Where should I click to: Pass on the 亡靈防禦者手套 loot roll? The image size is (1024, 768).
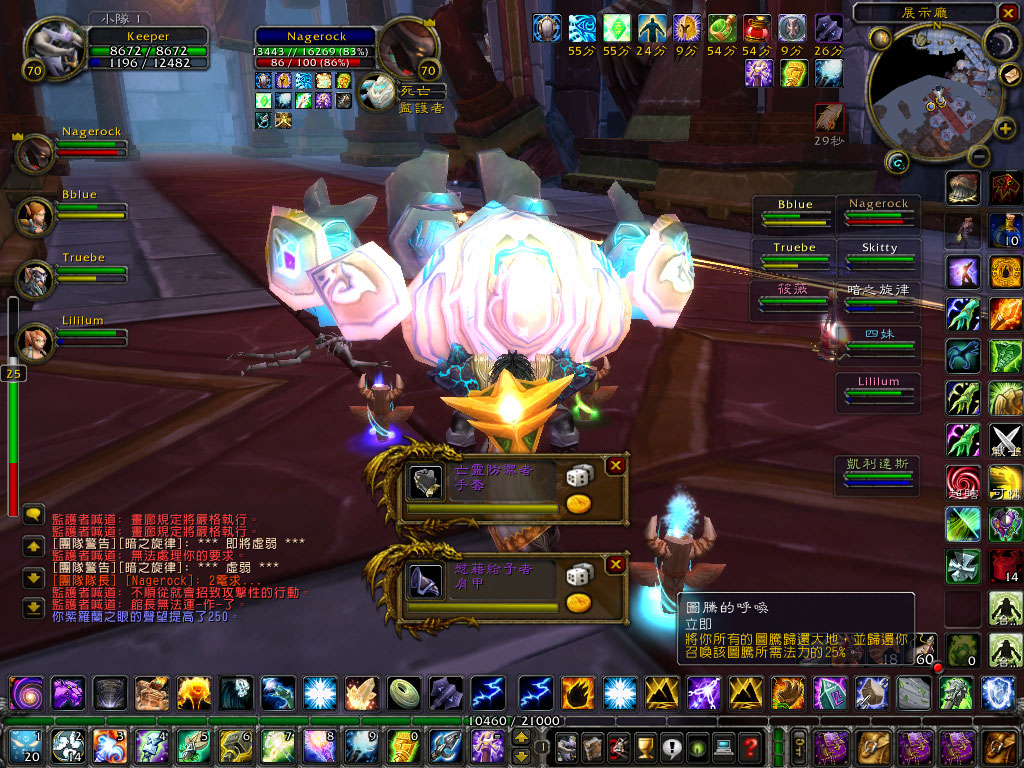tap(616, 465)
